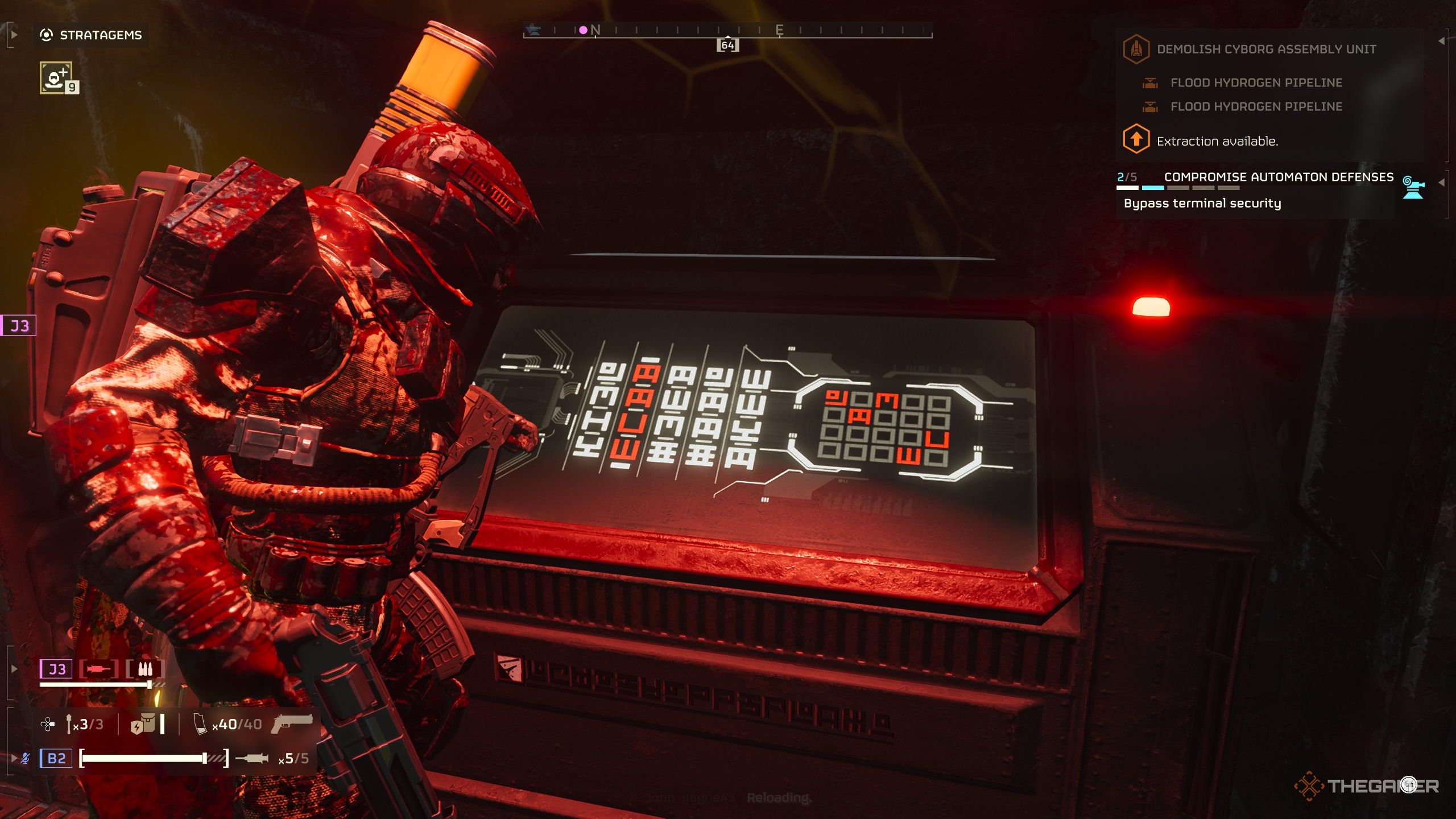Select the revolver sidearm icon

pyautogui.click(x=292, y=723)
